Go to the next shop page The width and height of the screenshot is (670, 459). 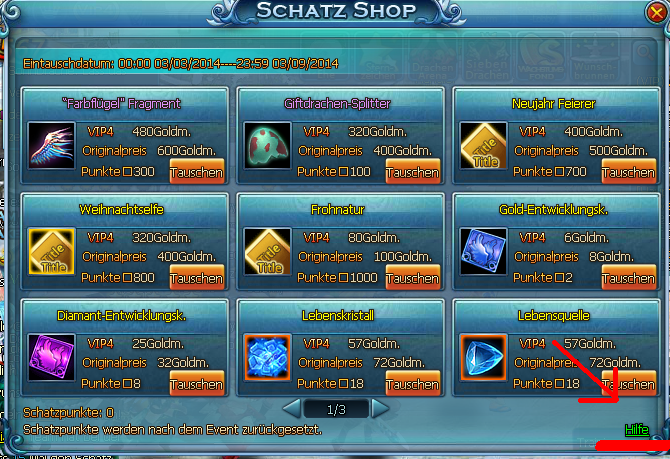coord(380,408)
